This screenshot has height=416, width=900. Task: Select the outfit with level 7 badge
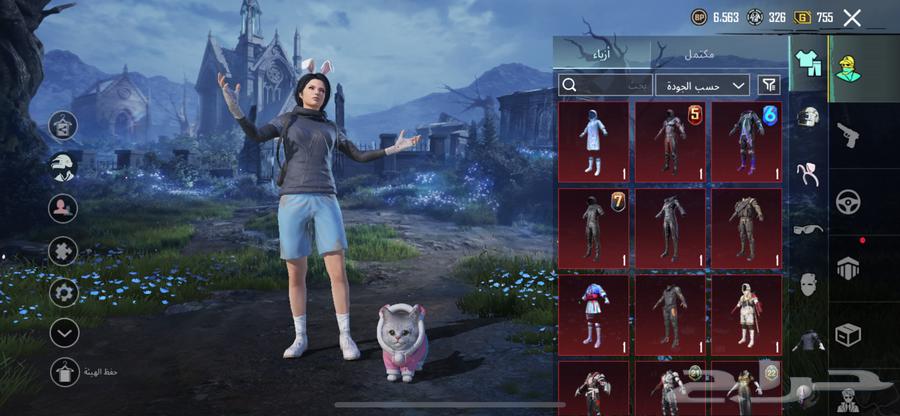coord(593,227)
